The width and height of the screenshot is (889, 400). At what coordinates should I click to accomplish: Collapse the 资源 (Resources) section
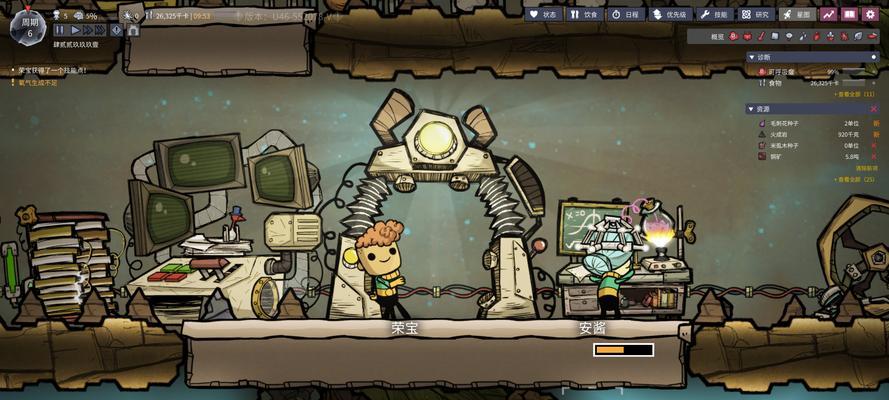click(751, 108)
